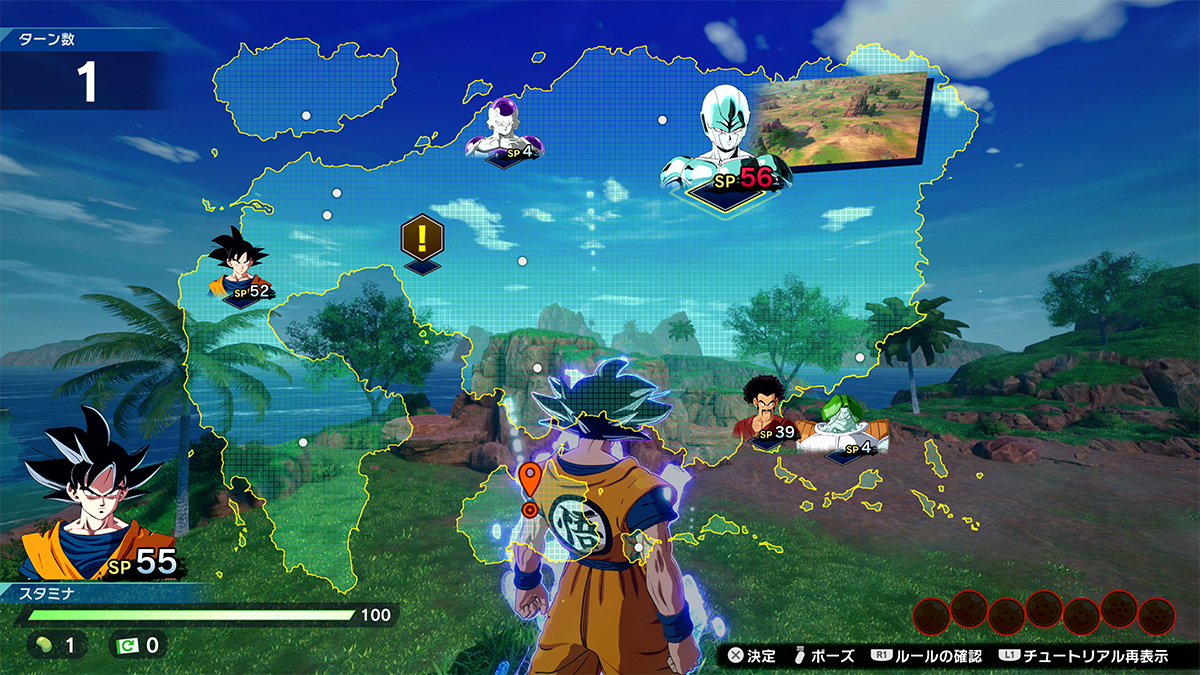Screen dimensions: 1200x675
Task: Select the senzu bean item icon
Action: [43, 645]
